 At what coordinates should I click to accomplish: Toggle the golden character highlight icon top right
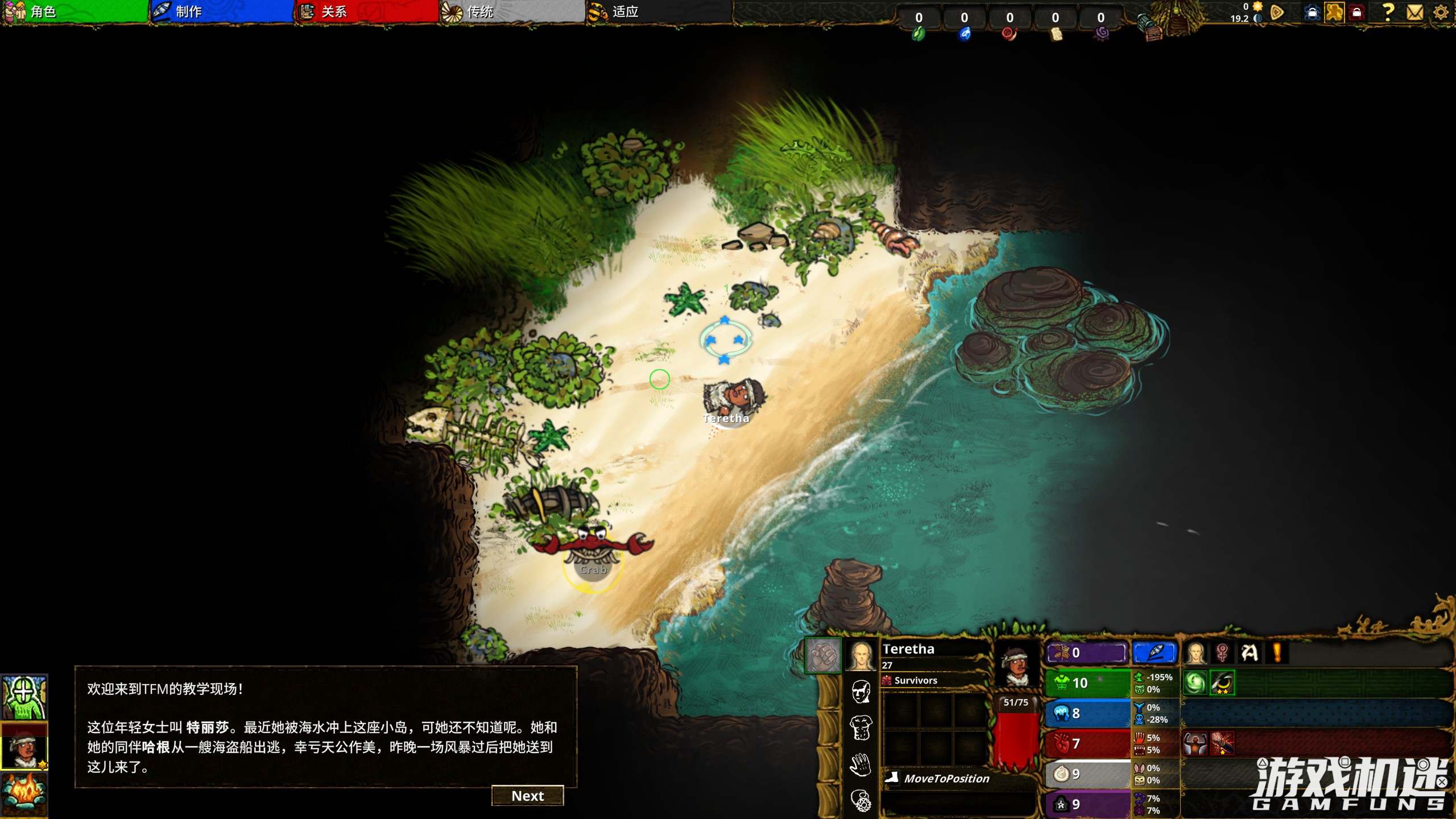[1334, 12]
